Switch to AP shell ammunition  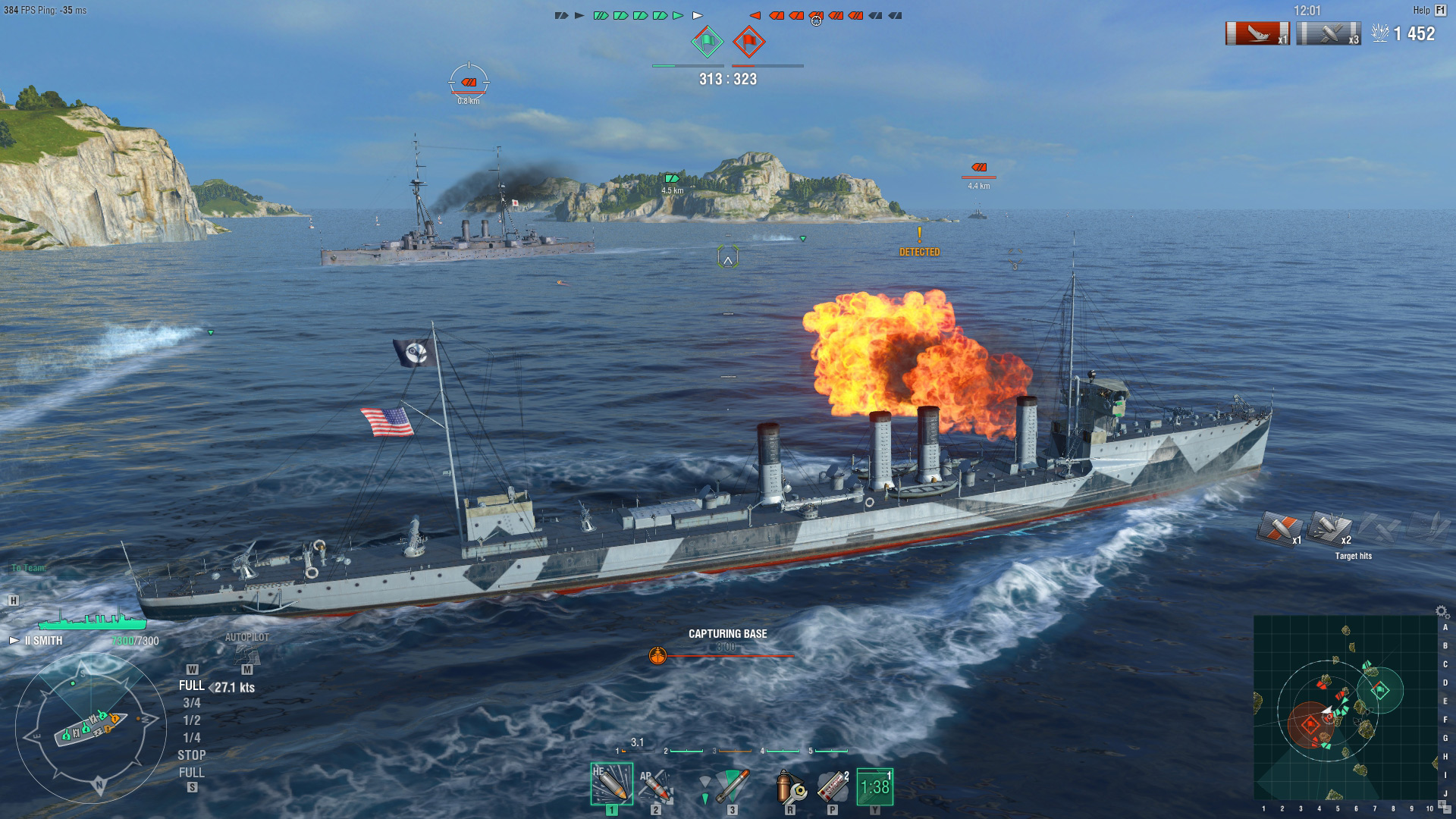click(x=654, y=786)
